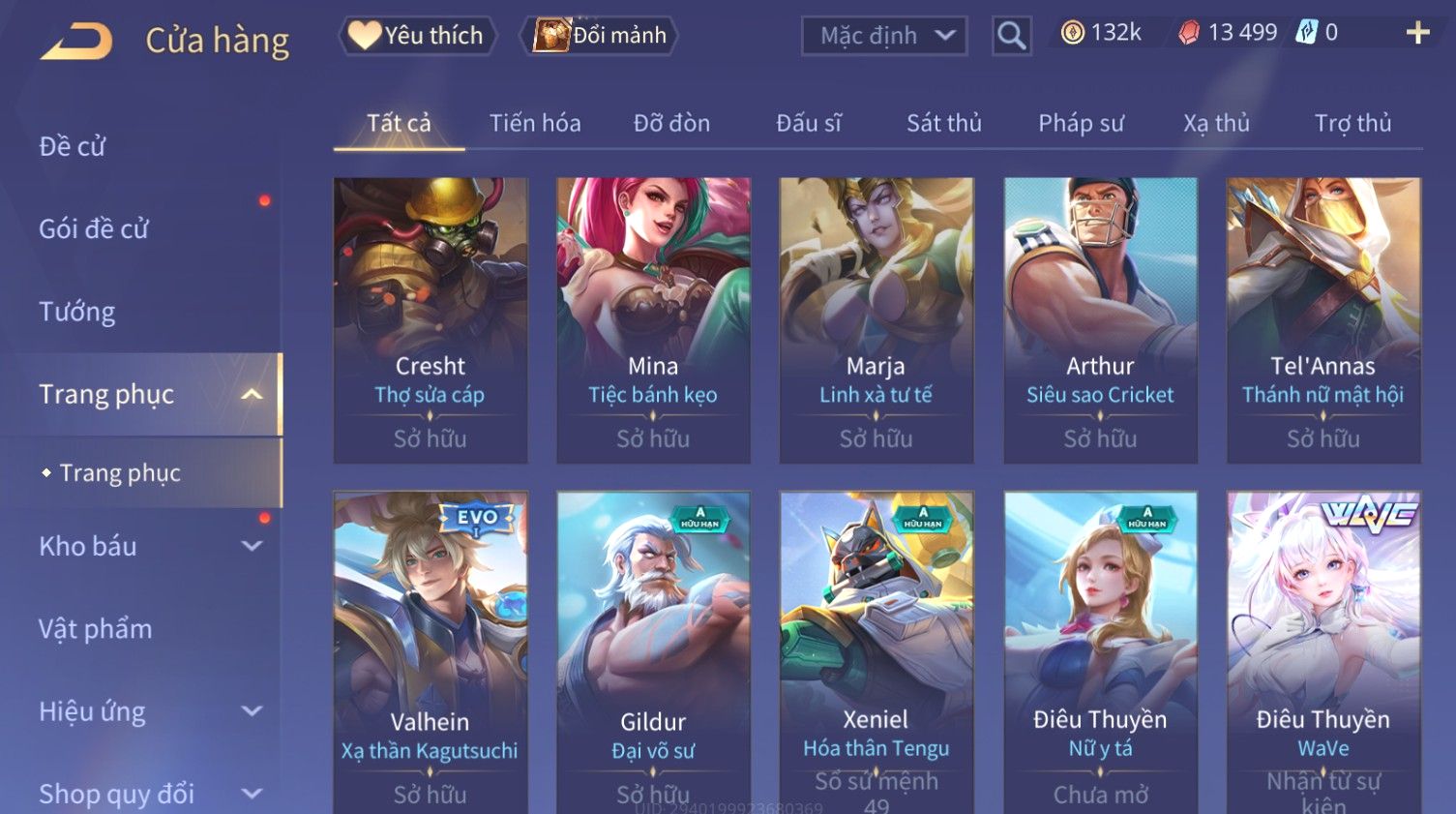Open the Tướng heroes section
Image resolution: width=1456 pixels, height=814 pixels.
tap(77, 312)
